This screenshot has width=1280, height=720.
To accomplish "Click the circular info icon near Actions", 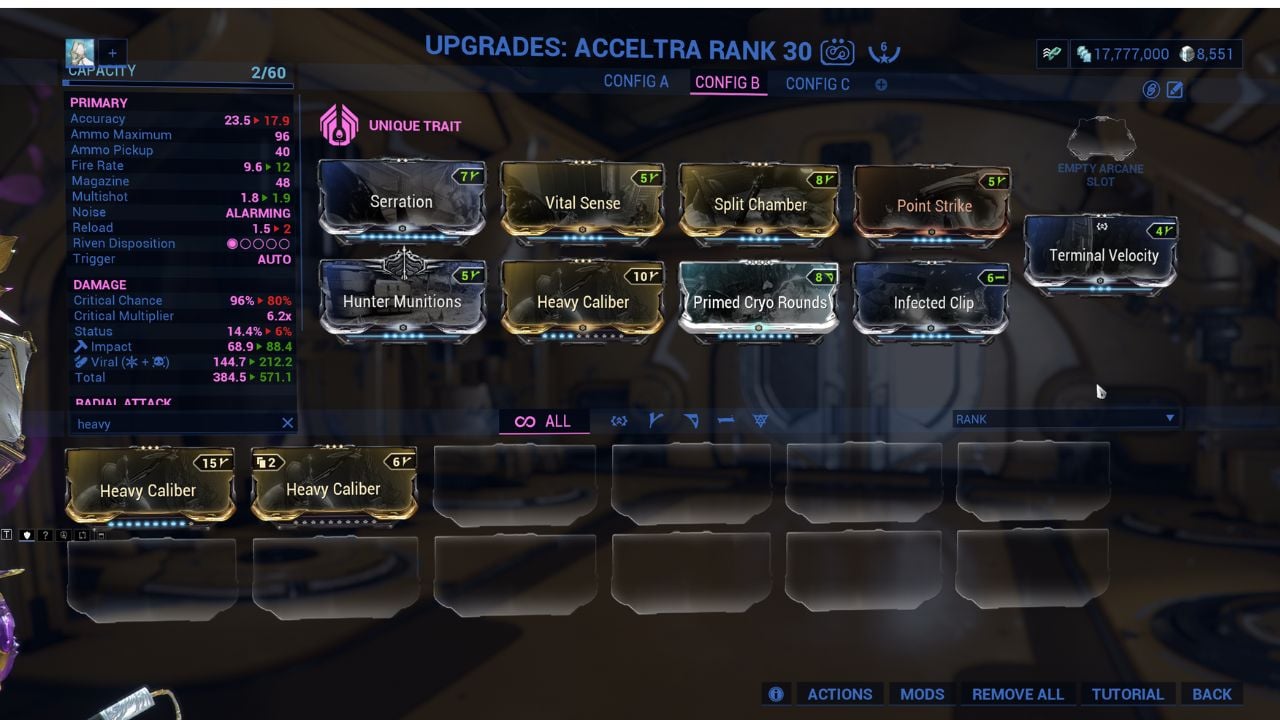I will point(776,694).
